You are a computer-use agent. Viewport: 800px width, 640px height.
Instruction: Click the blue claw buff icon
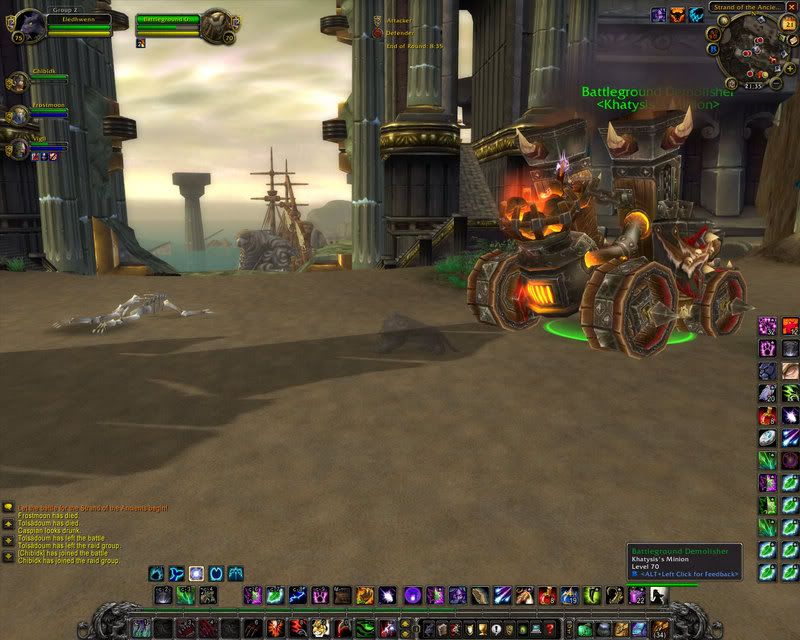pyautogui.click(x=696, y=15)
